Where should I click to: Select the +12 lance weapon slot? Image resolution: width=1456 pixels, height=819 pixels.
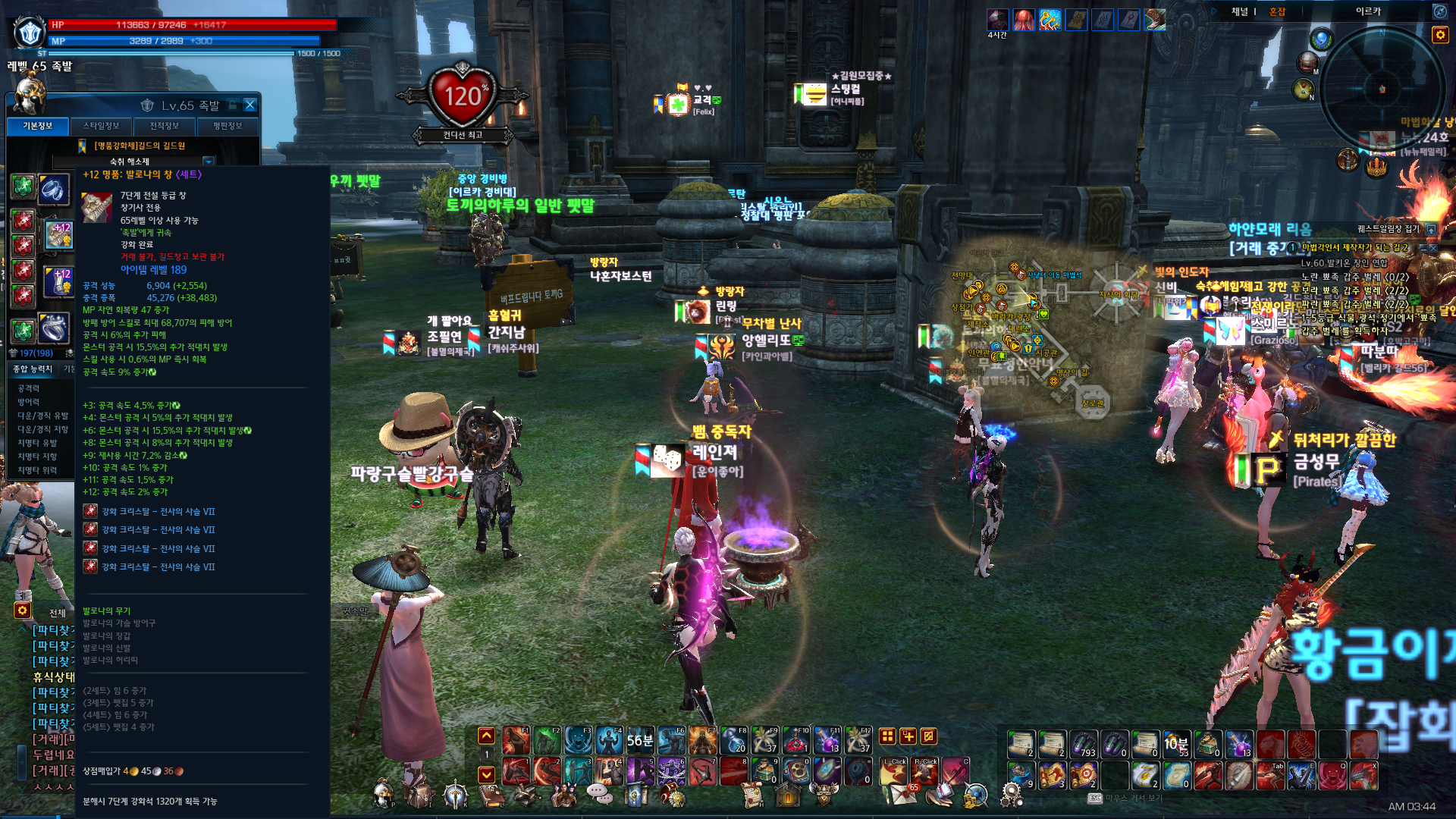(59, 236)
